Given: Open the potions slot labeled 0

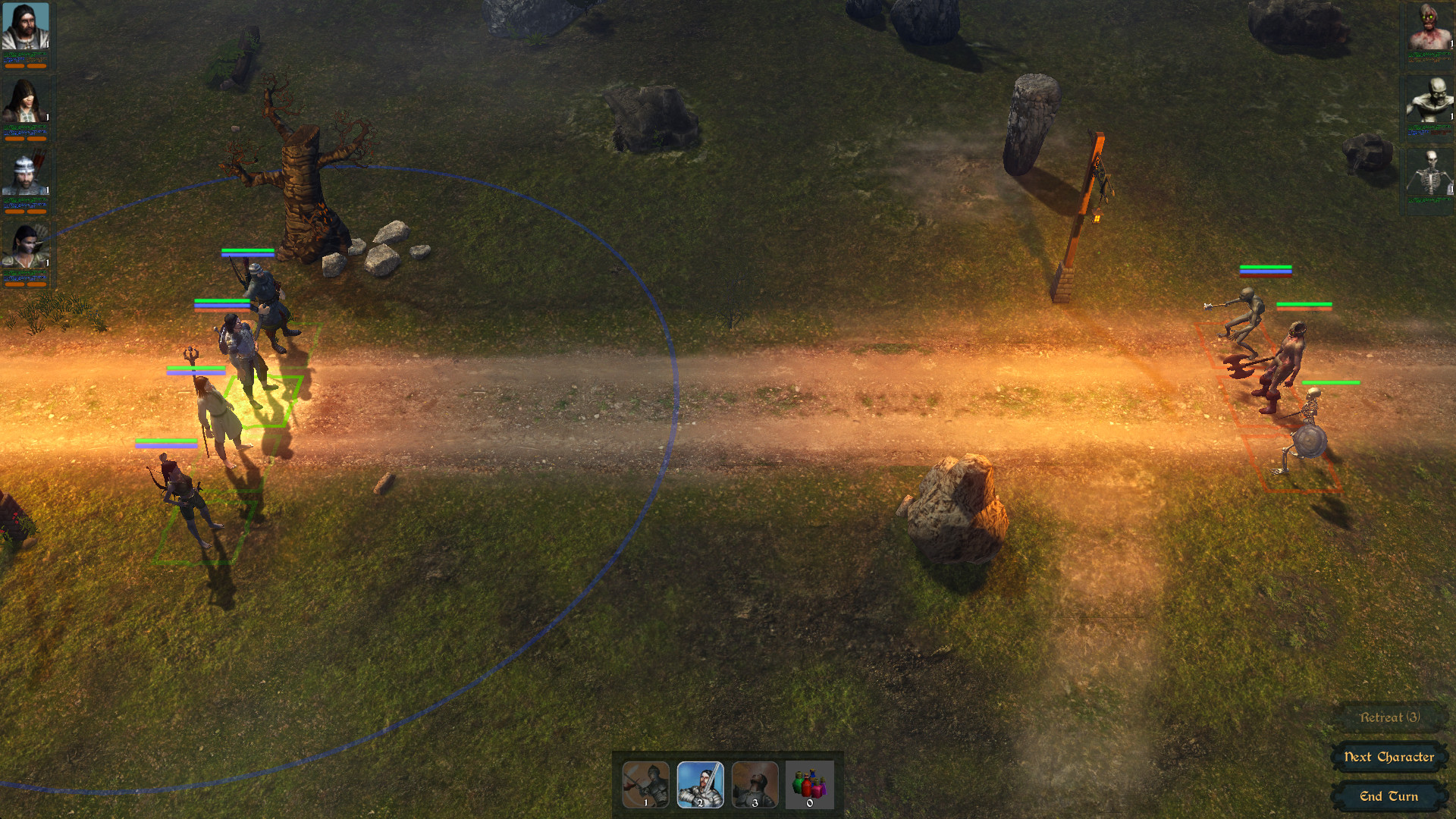Looking at the screenshot, I should tap(810, 785).
